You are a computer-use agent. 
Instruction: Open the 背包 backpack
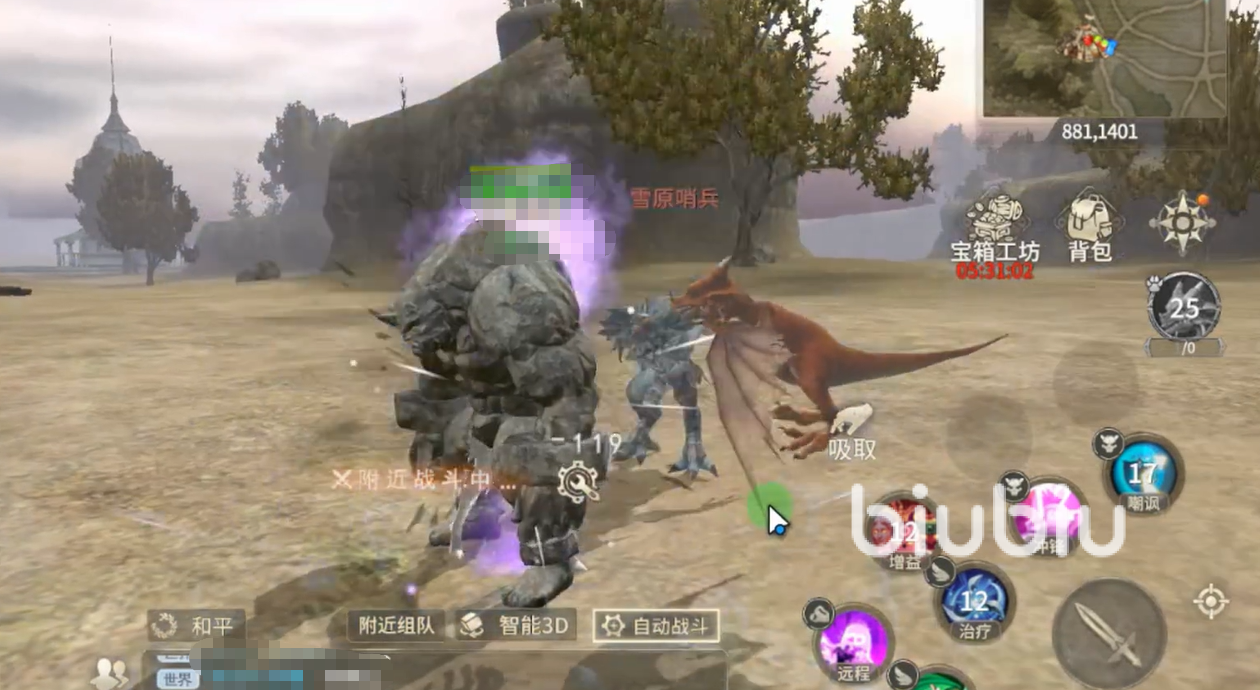coord(1090,225)
